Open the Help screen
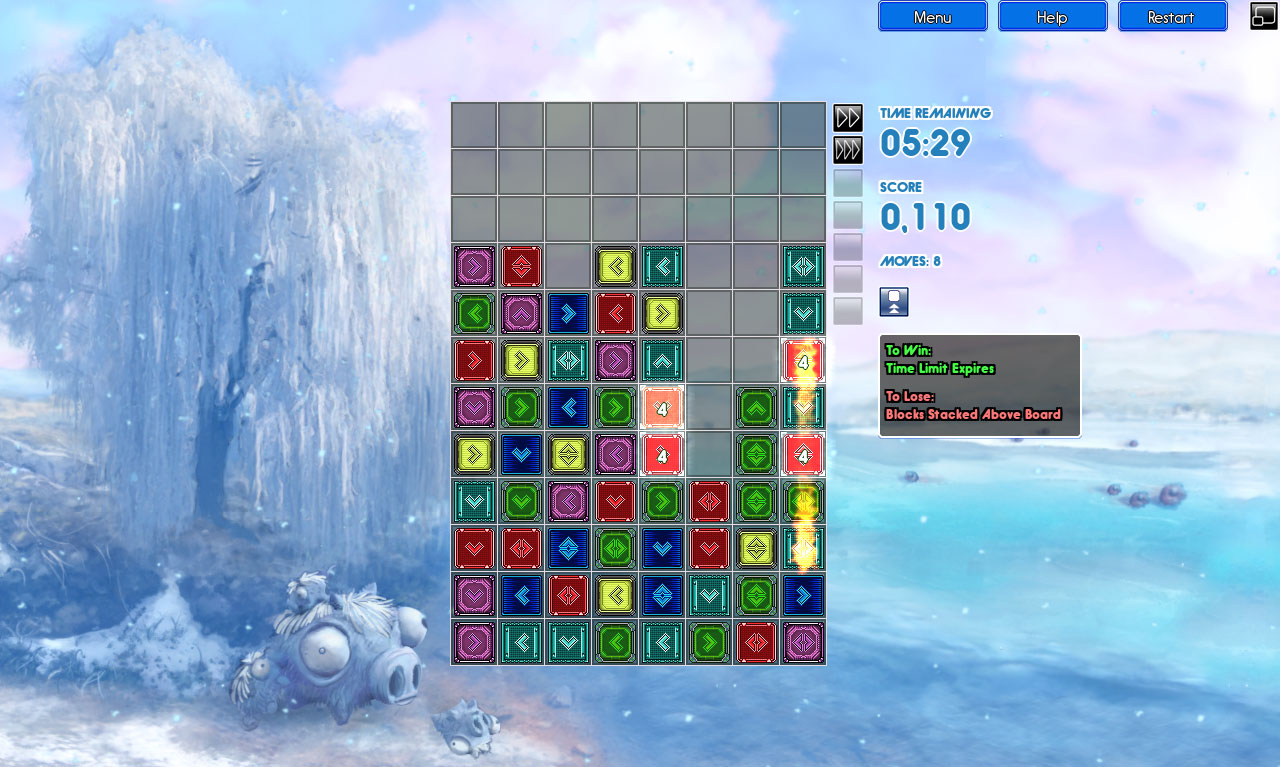Screen dimensions: 1280x767 coord(1052,16)
